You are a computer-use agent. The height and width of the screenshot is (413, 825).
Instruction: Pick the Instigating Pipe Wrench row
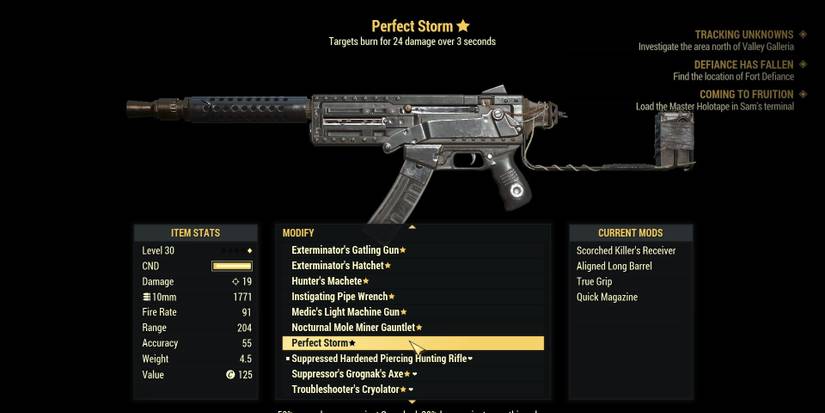click(342, 297)
